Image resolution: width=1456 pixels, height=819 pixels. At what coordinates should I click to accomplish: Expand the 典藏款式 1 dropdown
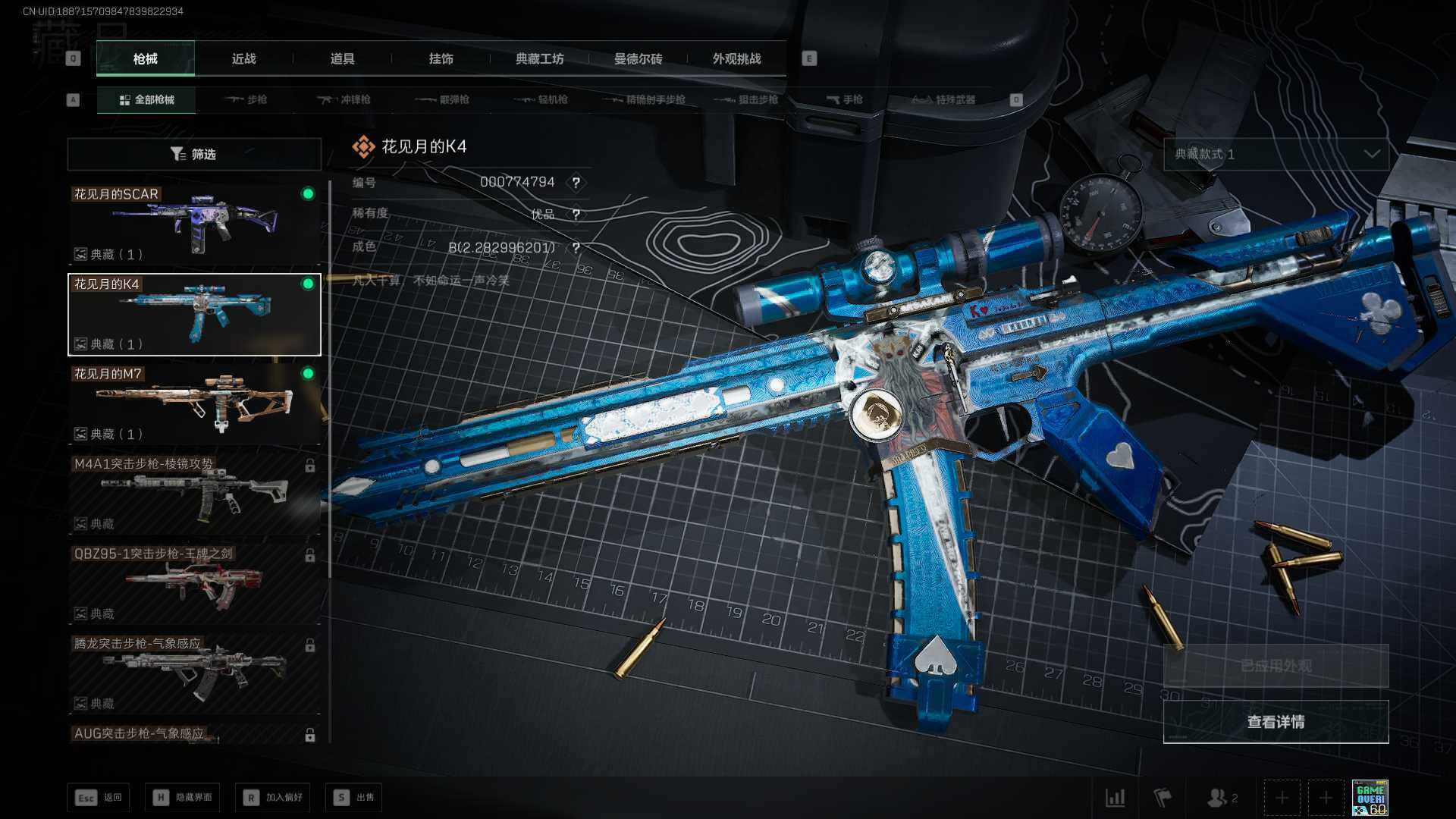coord(1276,155)
